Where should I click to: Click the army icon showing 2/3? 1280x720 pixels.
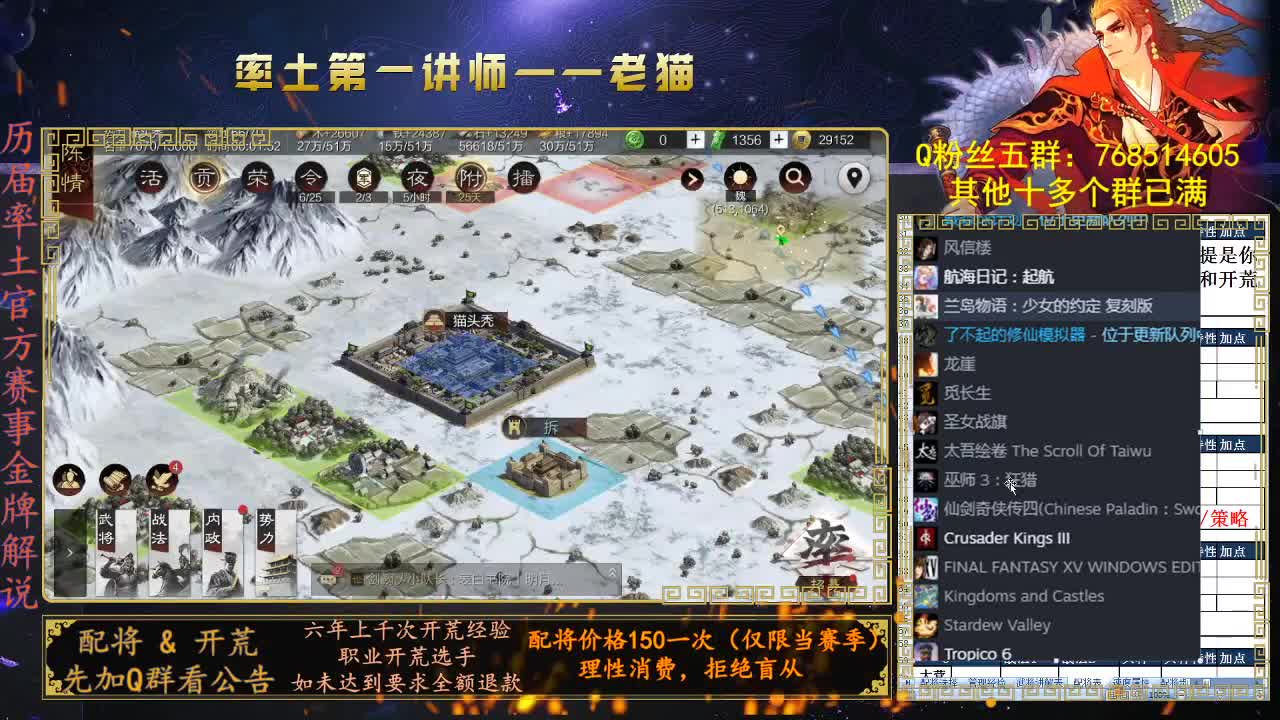(363, 178)
